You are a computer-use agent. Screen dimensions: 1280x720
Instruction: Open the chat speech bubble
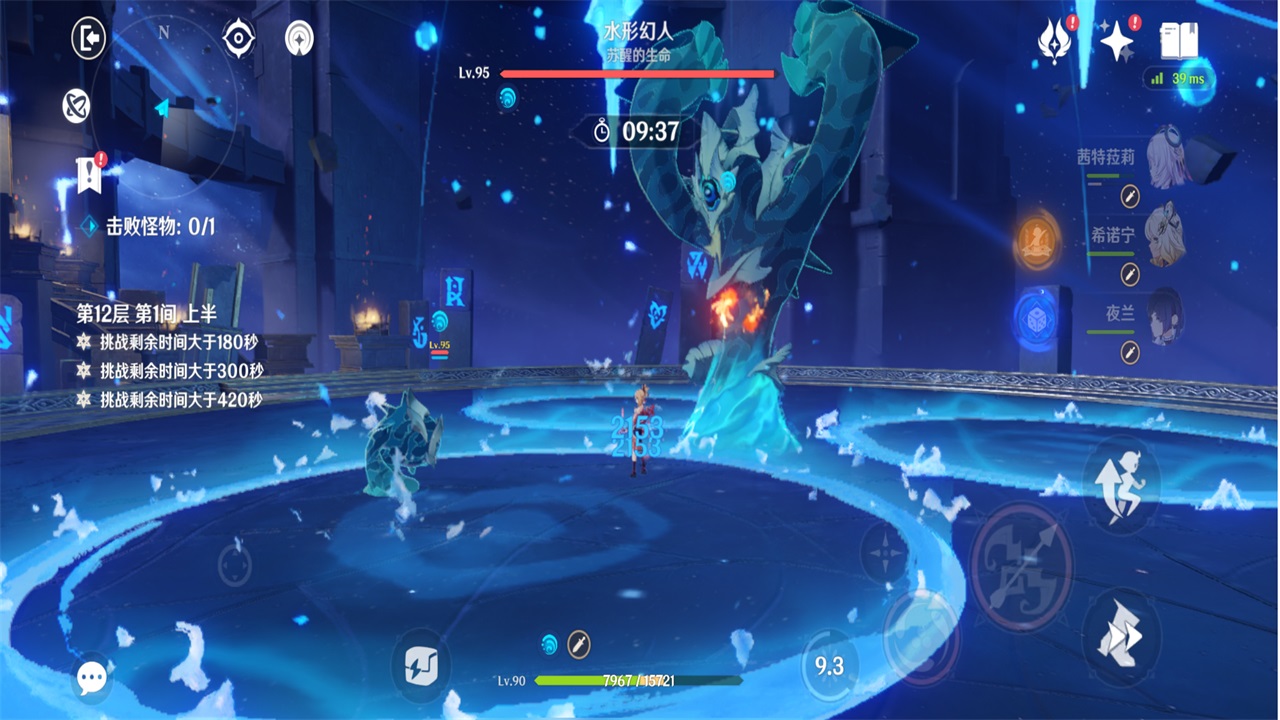(92, 680)
